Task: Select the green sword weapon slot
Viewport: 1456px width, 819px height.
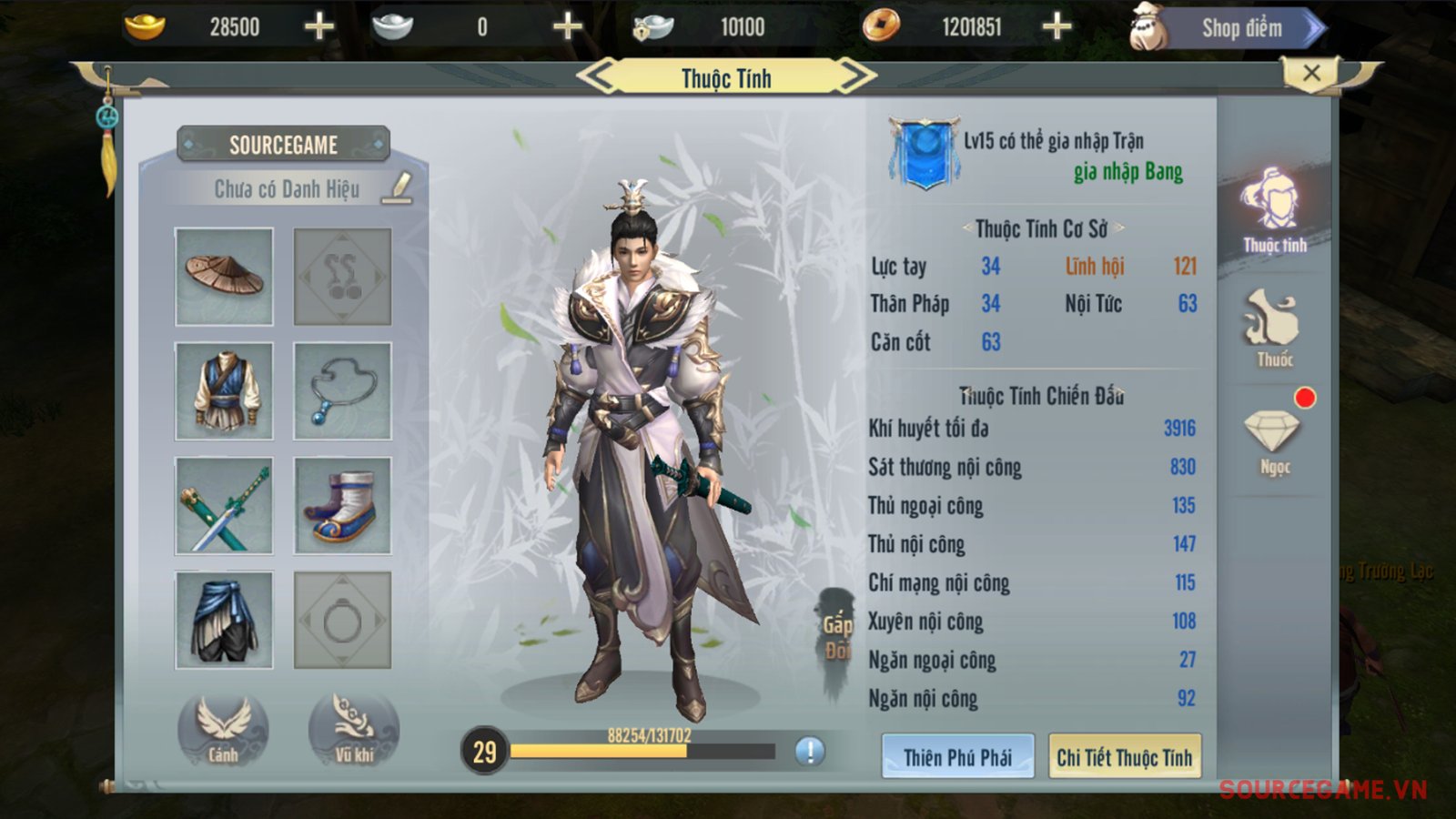Action: [x=224, y=506]
